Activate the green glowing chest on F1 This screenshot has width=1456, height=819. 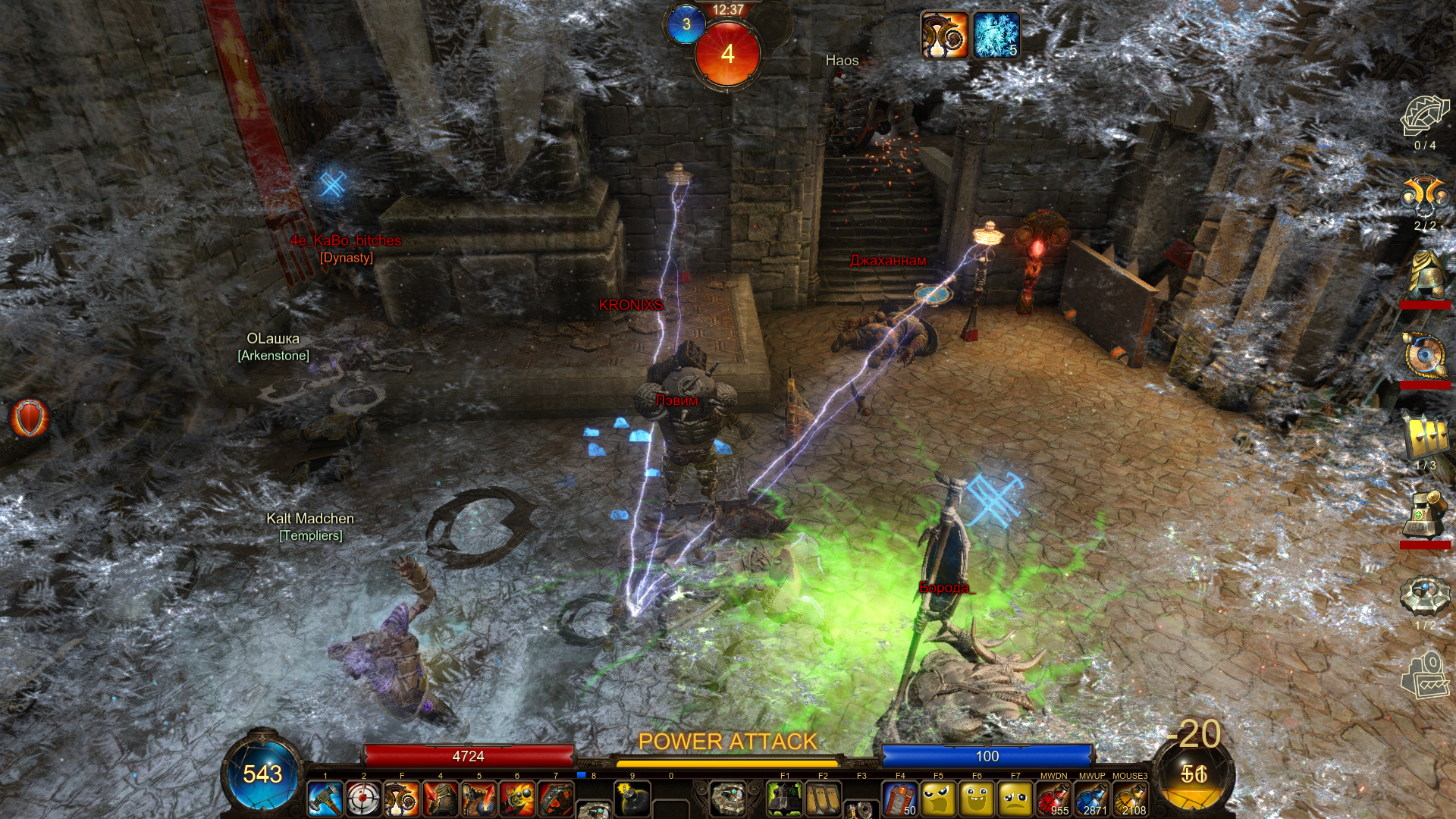[x=785, y=799]
